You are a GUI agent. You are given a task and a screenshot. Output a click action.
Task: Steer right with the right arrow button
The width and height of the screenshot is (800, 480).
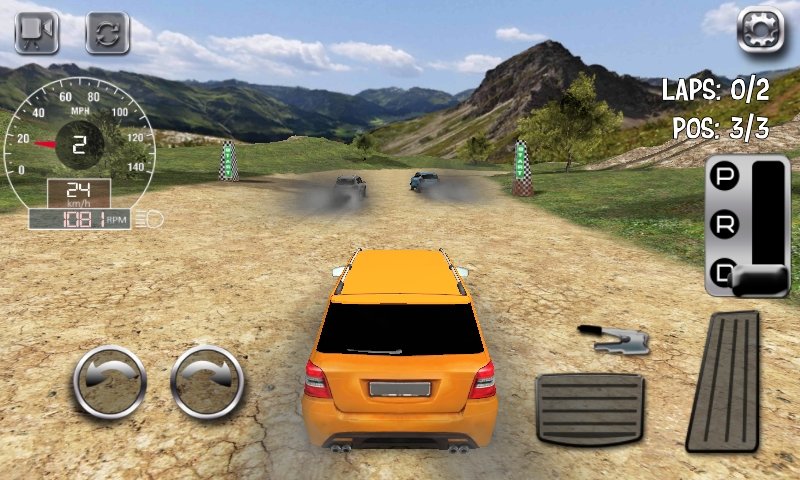tap(207, 381)
